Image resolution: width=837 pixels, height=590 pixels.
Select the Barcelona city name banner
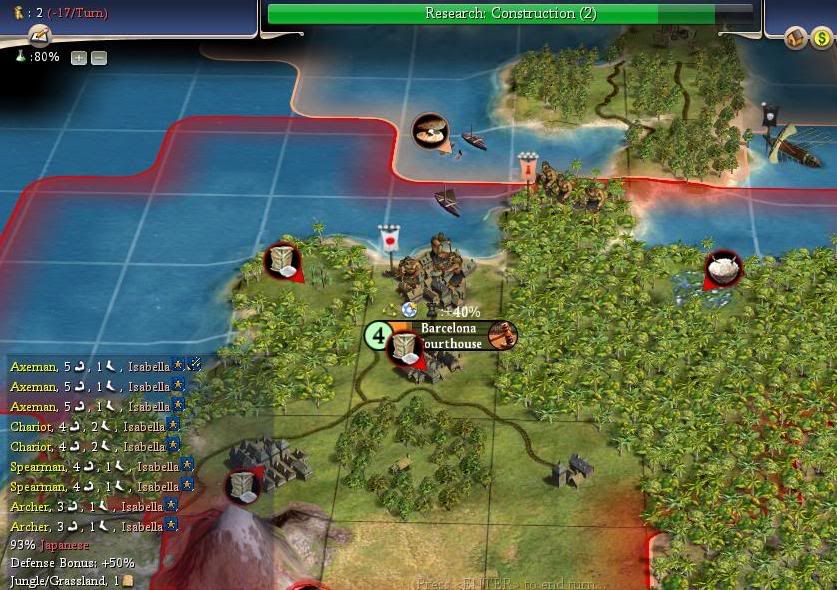pos(449,328)
